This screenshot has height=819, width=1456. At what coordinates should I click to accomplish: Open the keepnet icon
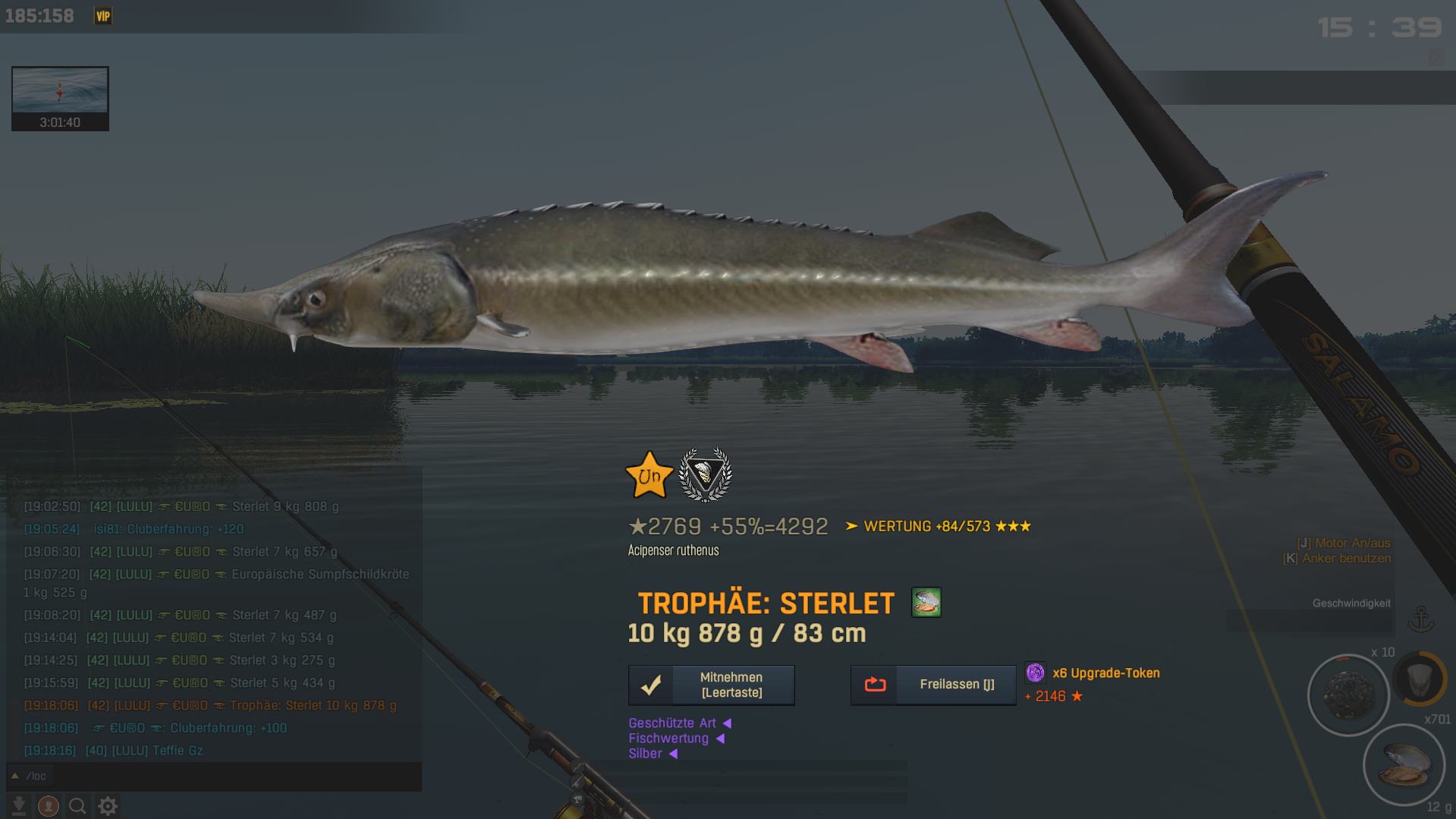[1420, 678]
